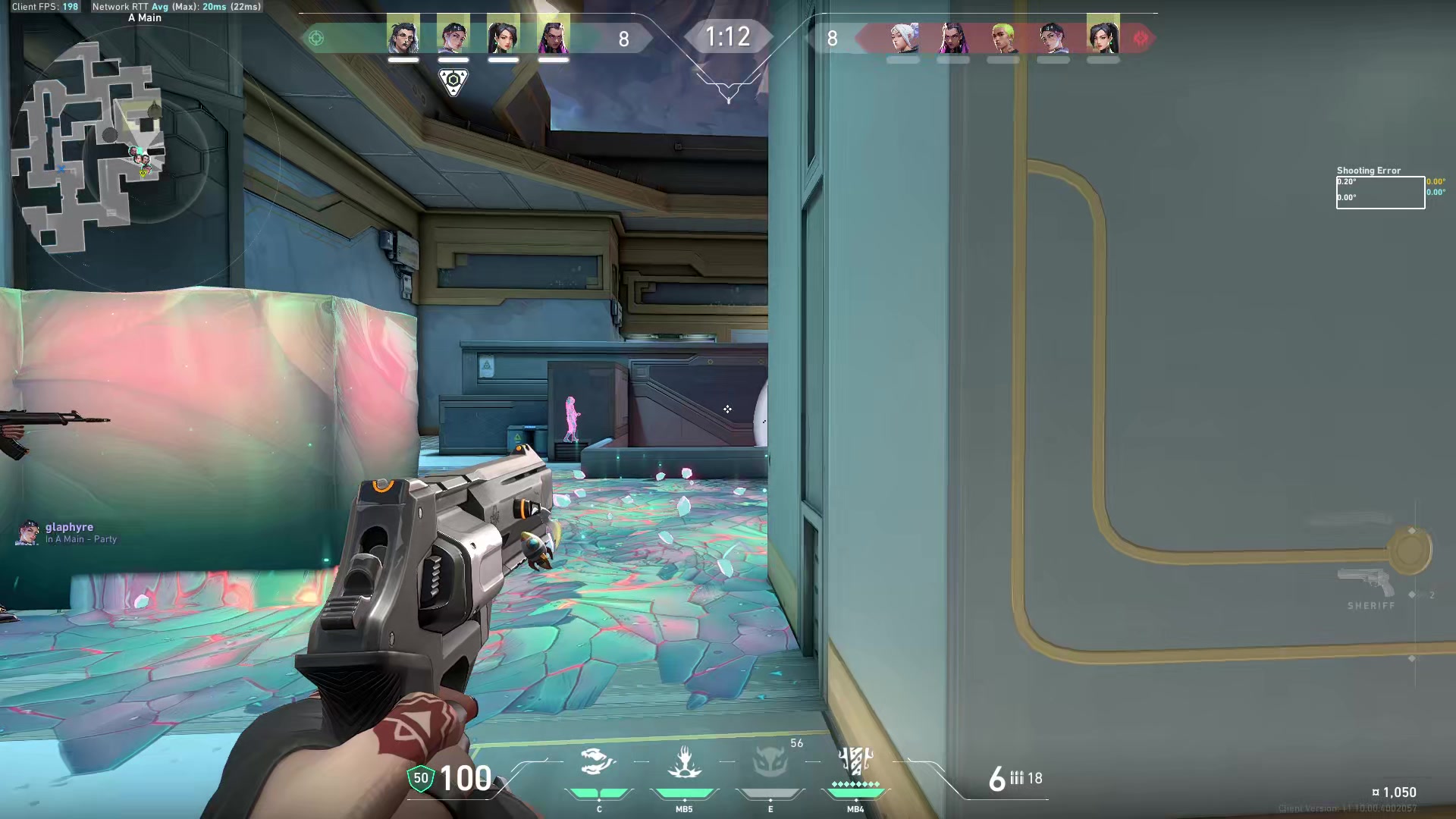Click the green attacker team emblem
The width and height of the screenshot is (1456, 819).
tap(316, 38)
